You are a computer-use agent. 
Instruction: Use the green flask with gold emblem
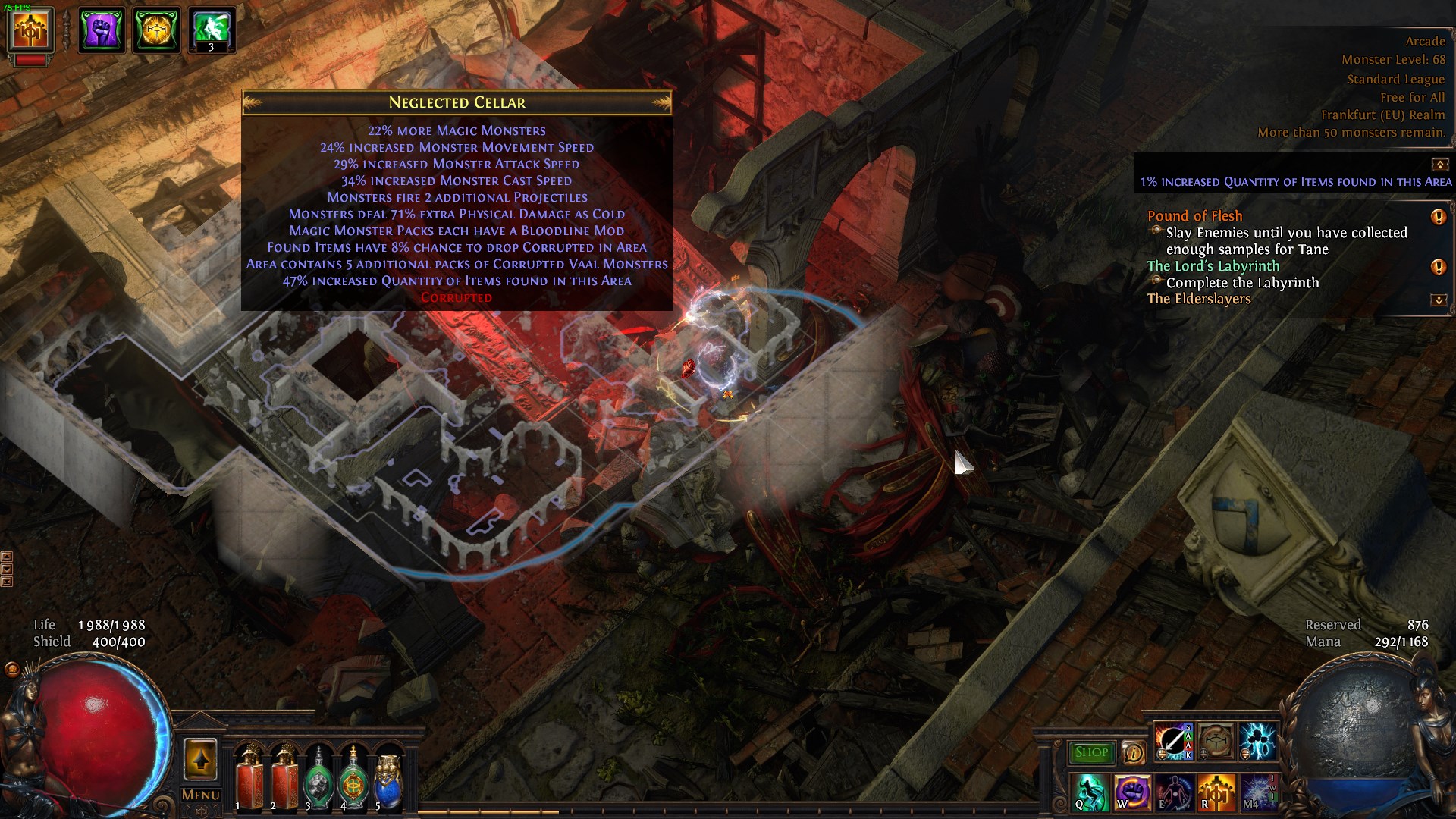[353, 778]
